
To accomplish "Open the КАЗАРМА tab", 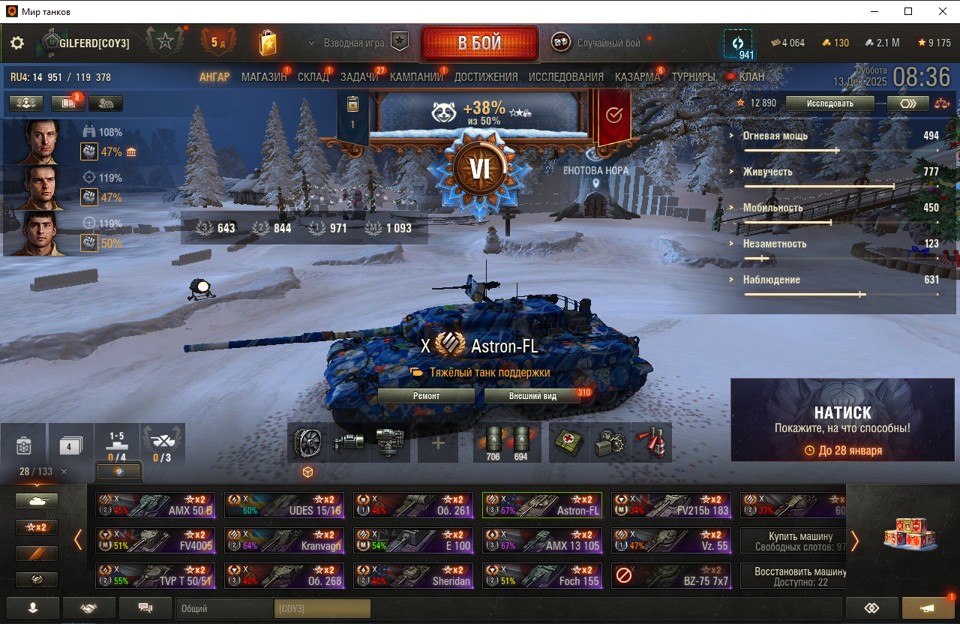I will tap(637, 77).
